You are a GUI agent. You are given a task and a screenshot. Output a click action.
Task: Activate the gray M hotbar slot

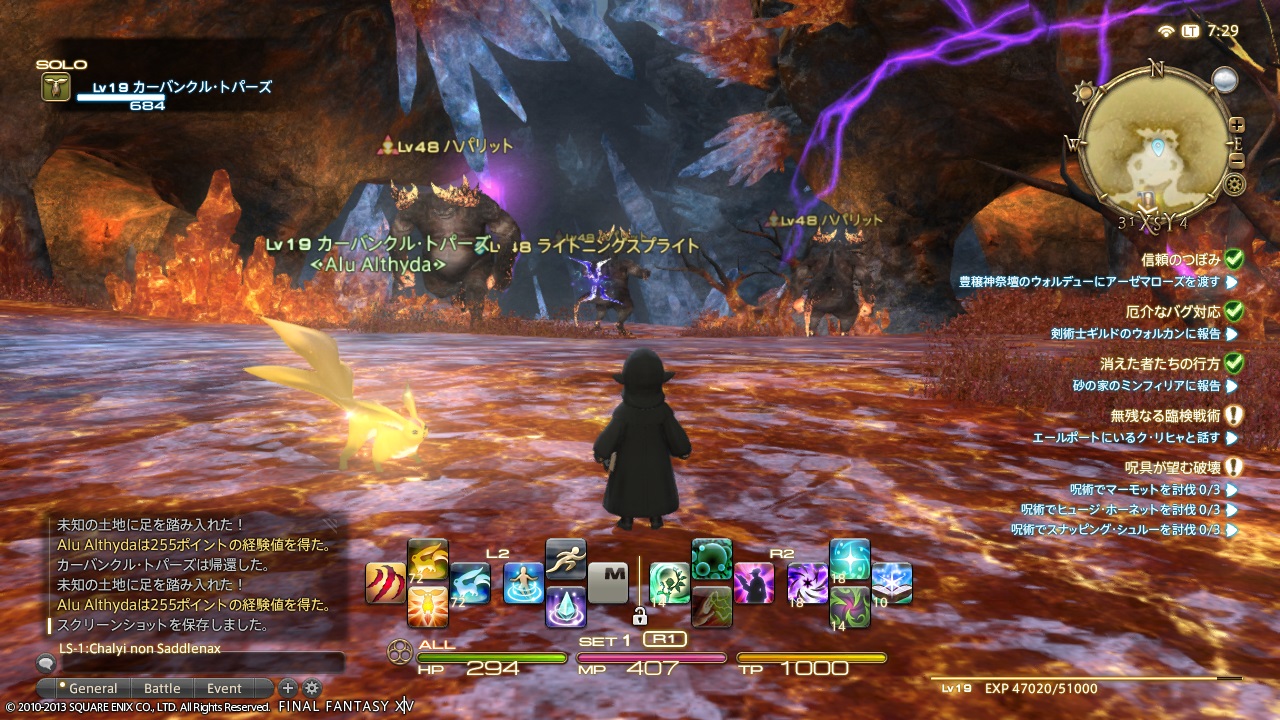(608, 583)
